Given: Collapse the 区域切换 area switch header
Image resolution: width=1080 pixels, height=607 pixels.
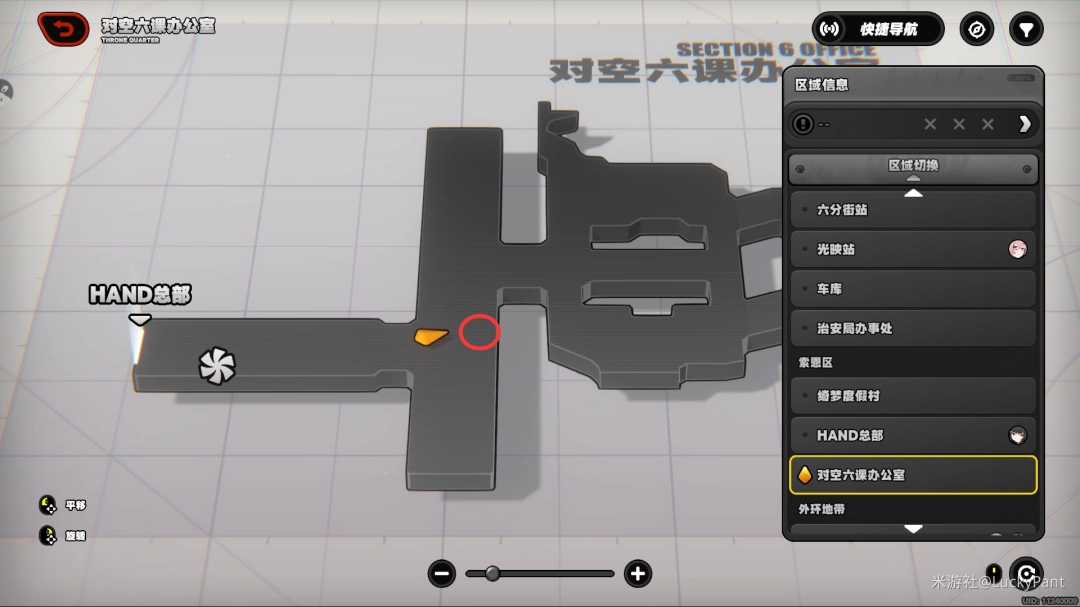Looking at the screenshot, I should click(913, 168).
